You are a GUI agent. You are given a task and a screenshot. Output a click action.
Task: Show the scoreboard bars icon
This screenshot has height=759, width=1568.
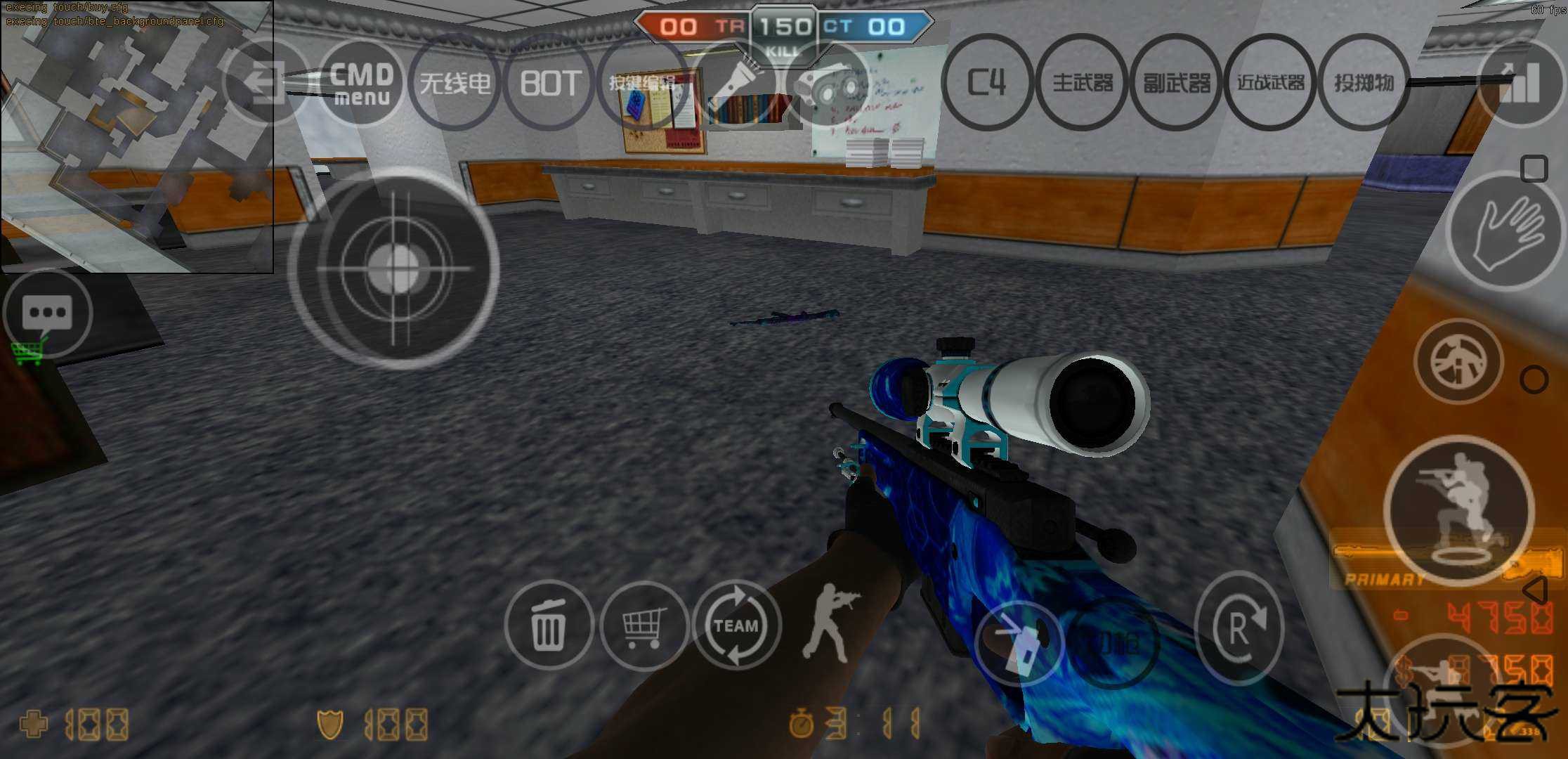pos(1520,83)
